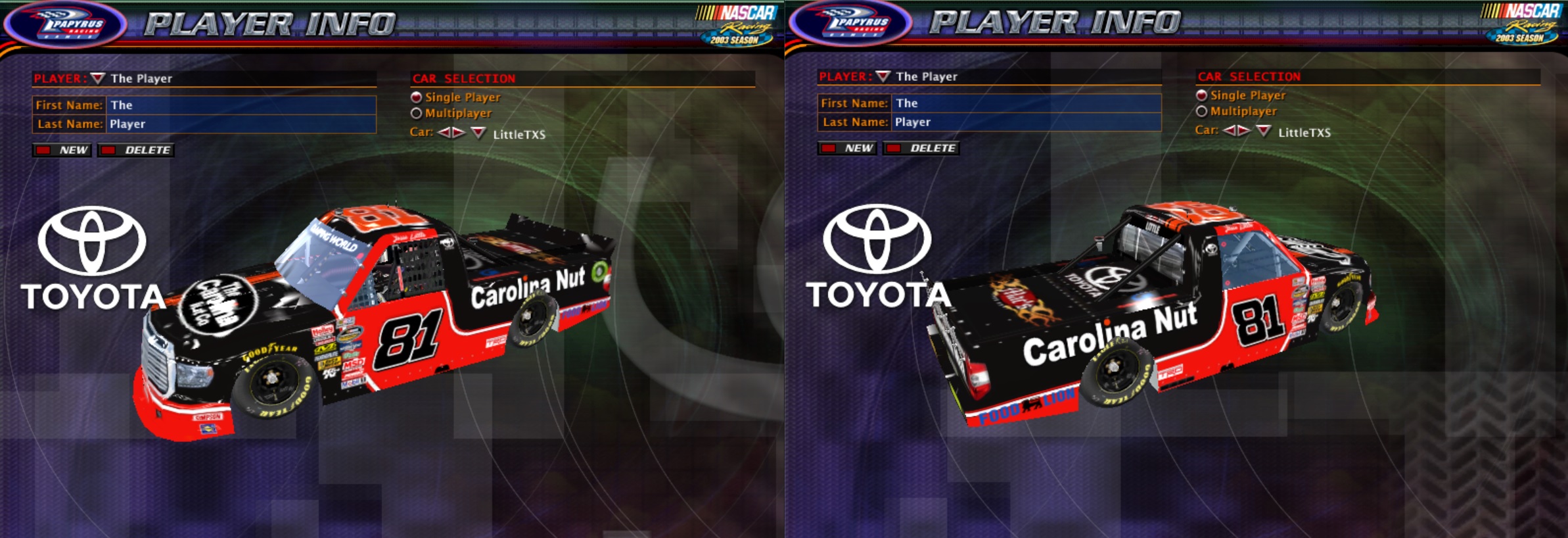Click NEW in the panel showing truck's front

point(64,150)
